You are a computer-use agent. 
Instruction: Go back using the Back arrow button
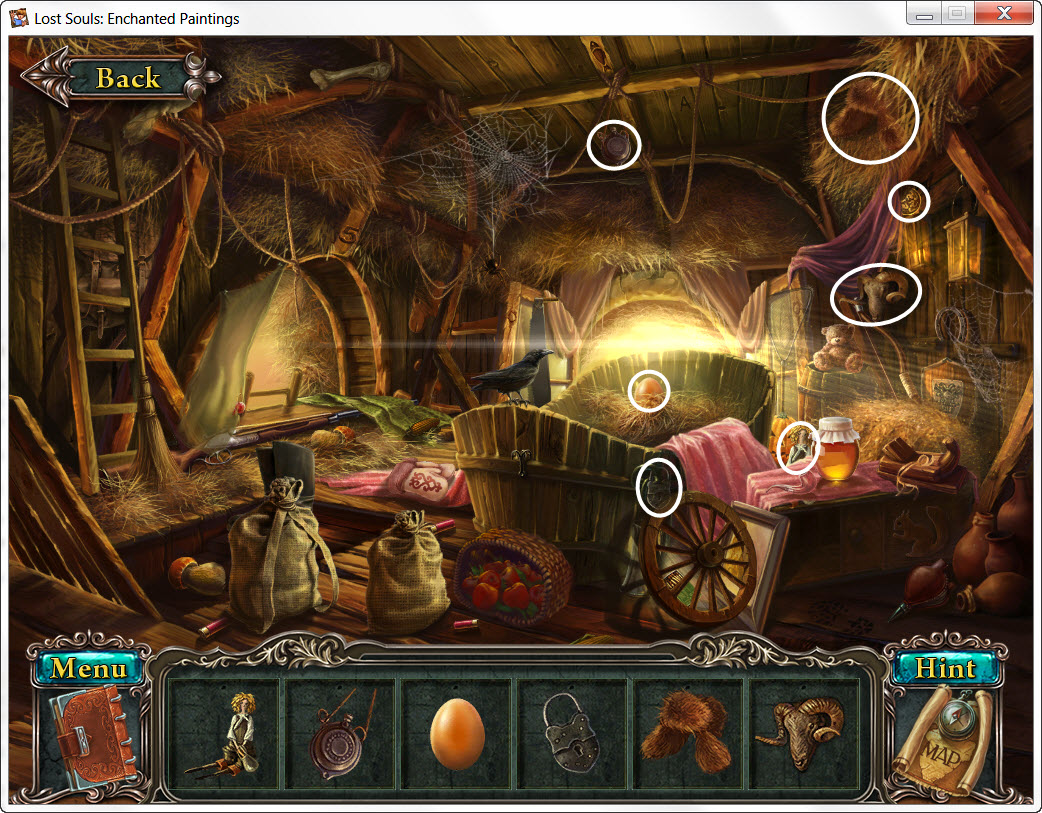coord(118,77)
